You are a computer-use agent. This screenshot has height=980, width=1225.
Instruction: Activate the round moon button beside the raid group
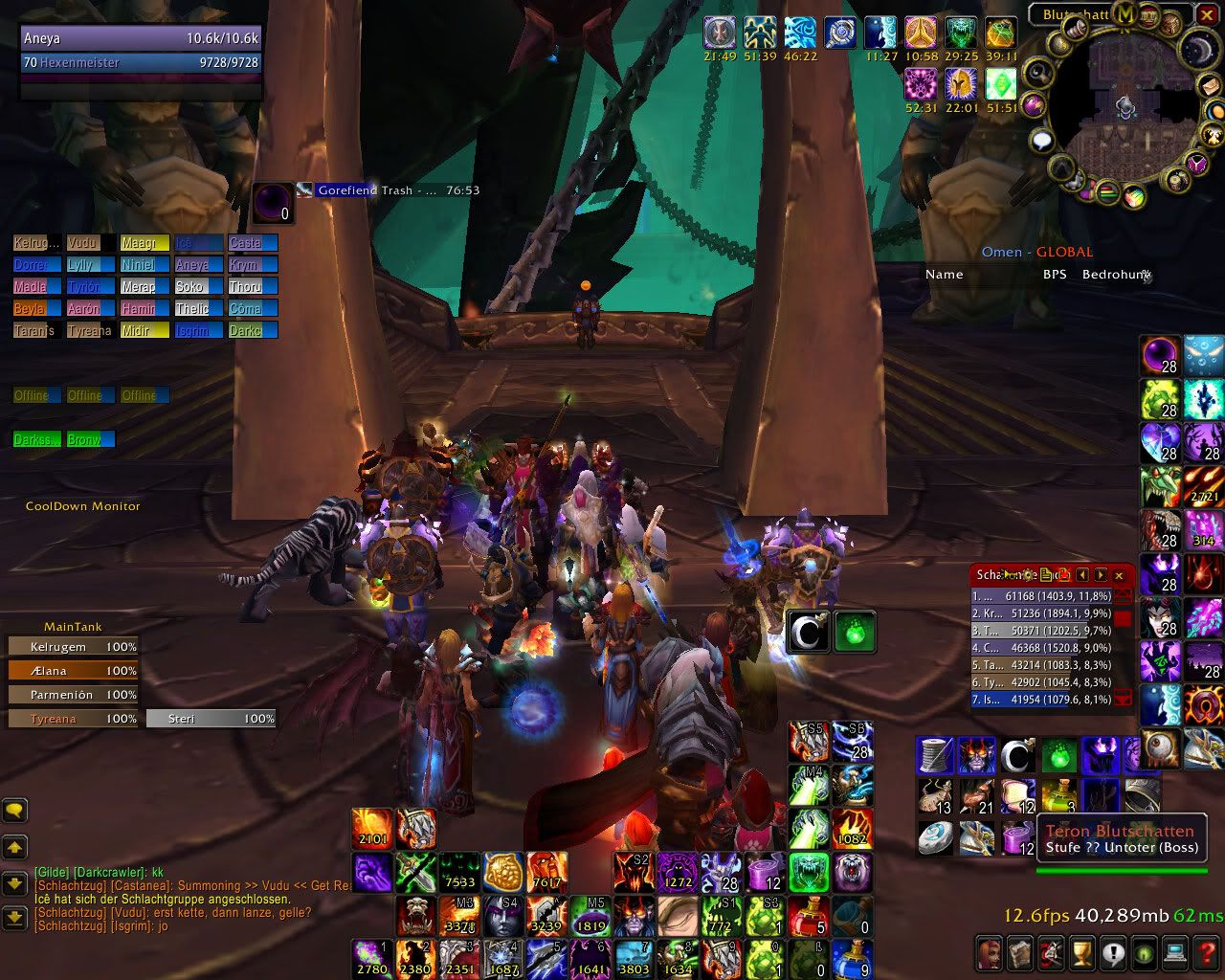tap(809, 631)
